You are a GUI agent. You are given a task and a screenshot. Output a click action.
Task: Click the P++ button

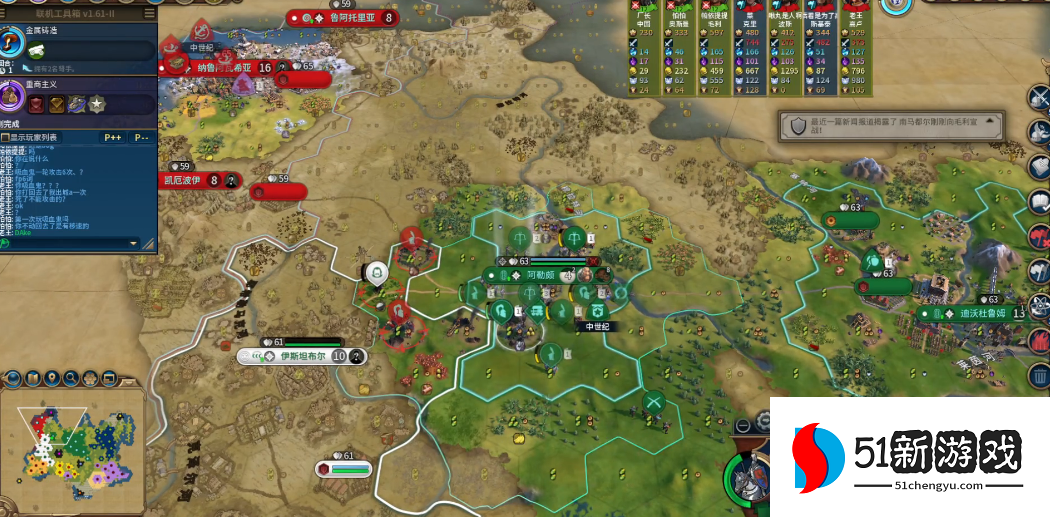coord(112,137)
